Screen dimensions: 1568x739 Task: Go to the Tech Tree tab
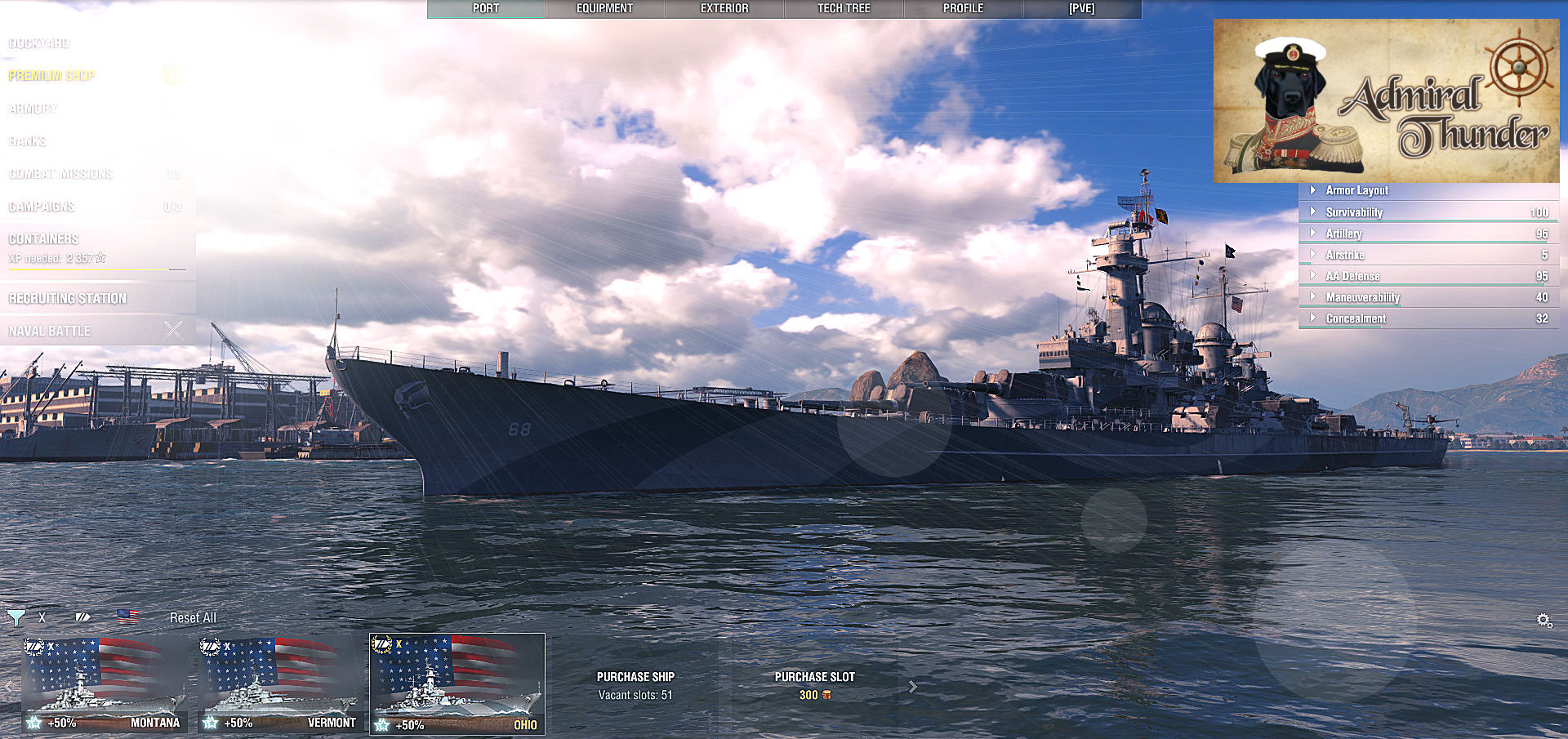(x=844, y=9)
